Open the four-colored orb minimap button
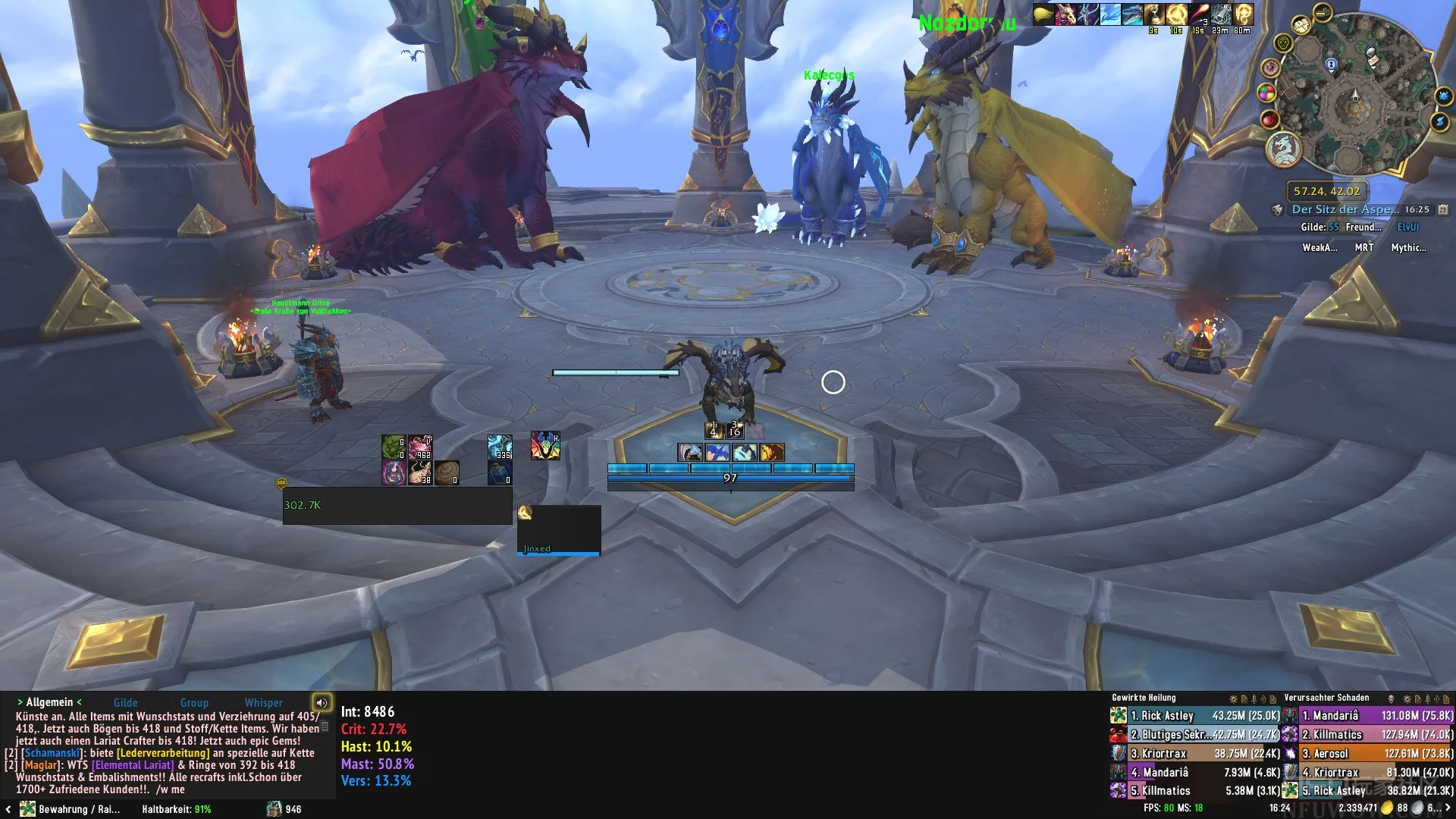The width and height of the screenshot is (1456, 819). pyautogui.click(x=1266, y=93)
